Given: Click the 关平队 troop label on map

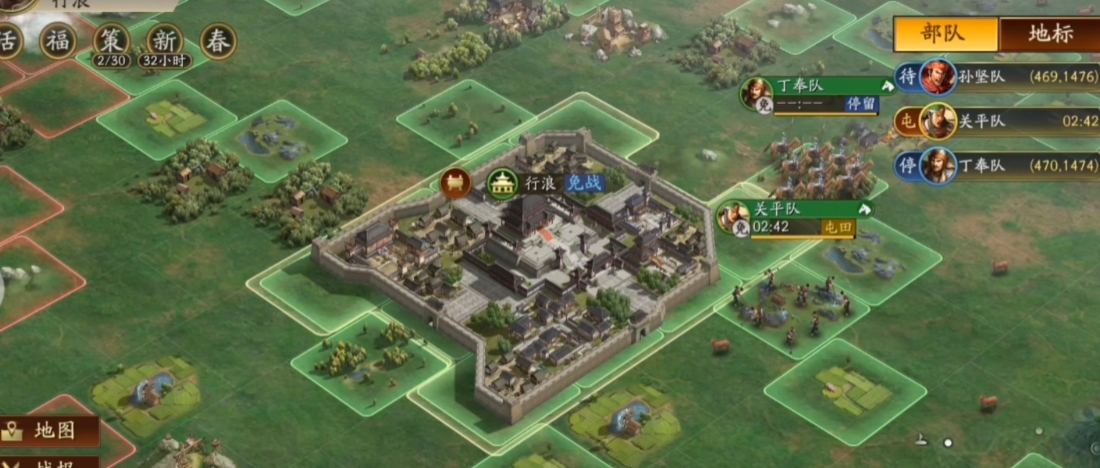Looking at the screenshot, I should [795, 210].
